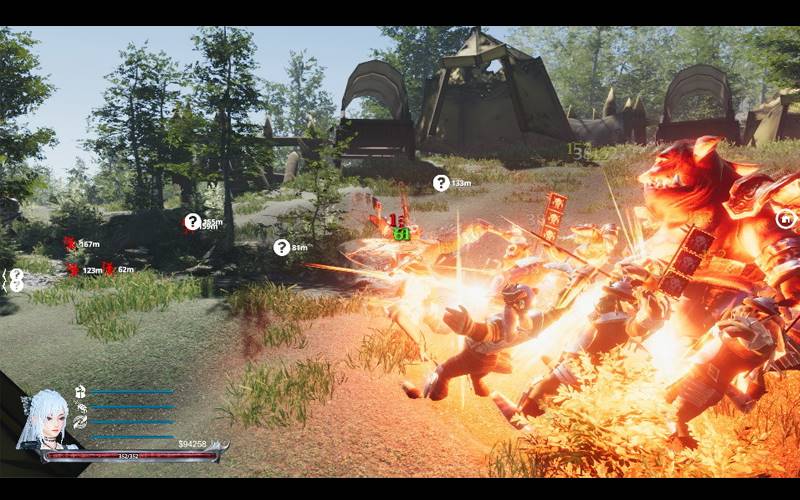Screen dimensions: 800x500
Task: Select the question mark marker at 81m
Action: click(x=282, y=247)
